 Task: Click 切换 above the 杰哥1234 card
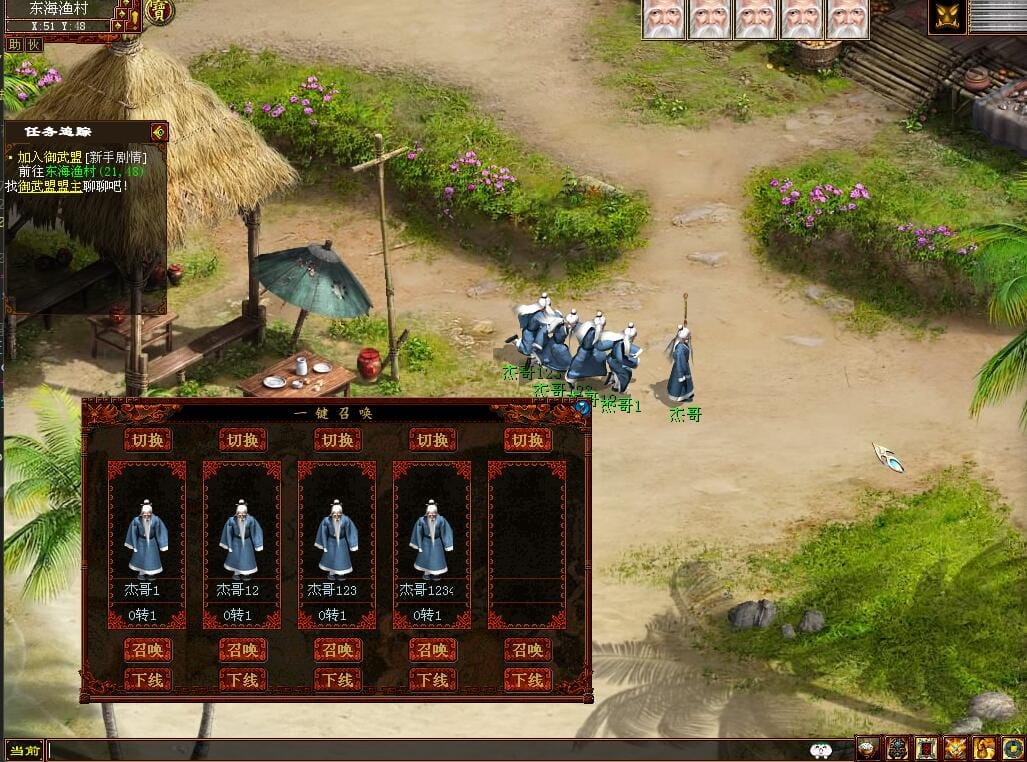point(432,440)
